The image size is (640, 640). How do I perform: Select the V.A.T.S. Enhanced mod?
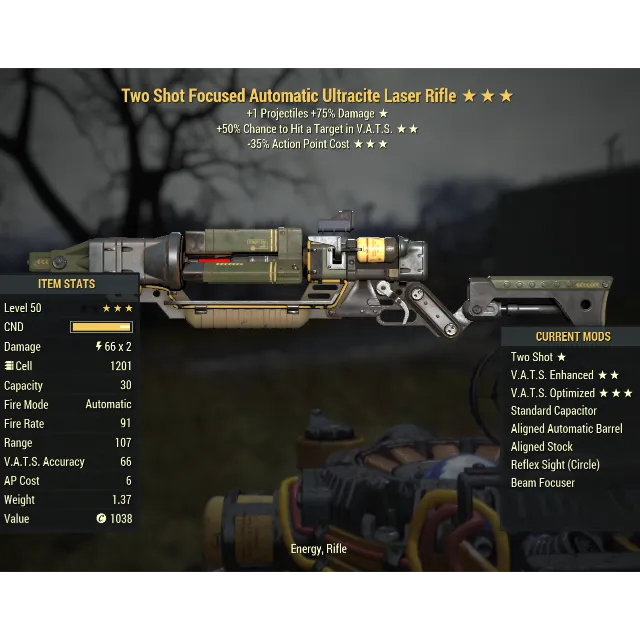[565, 375]
